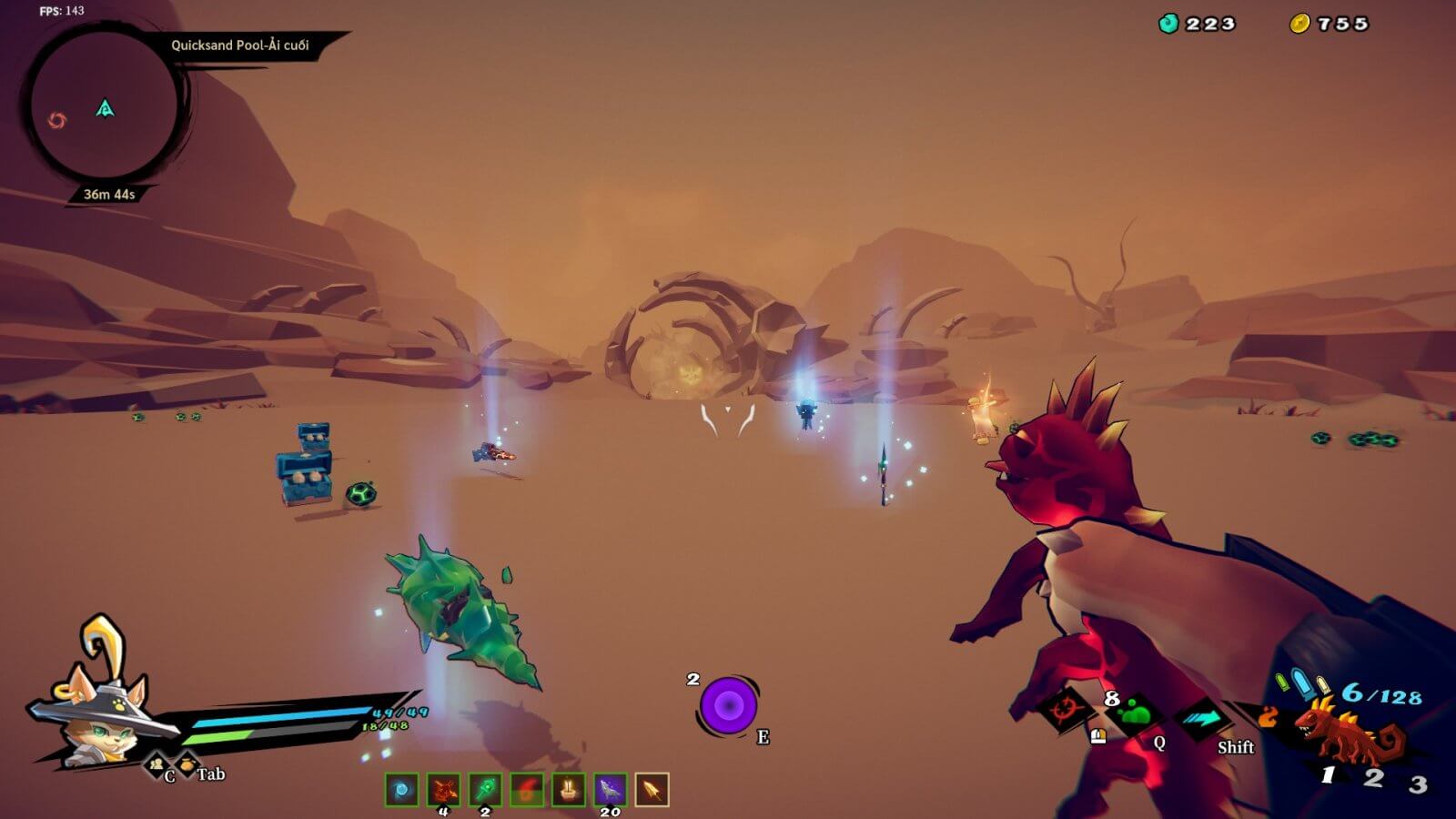Image resolution: width=1456 pixels, height=819 pixels.
Task: Pick the glowing candle scroll slot
Action: point(569,790)
